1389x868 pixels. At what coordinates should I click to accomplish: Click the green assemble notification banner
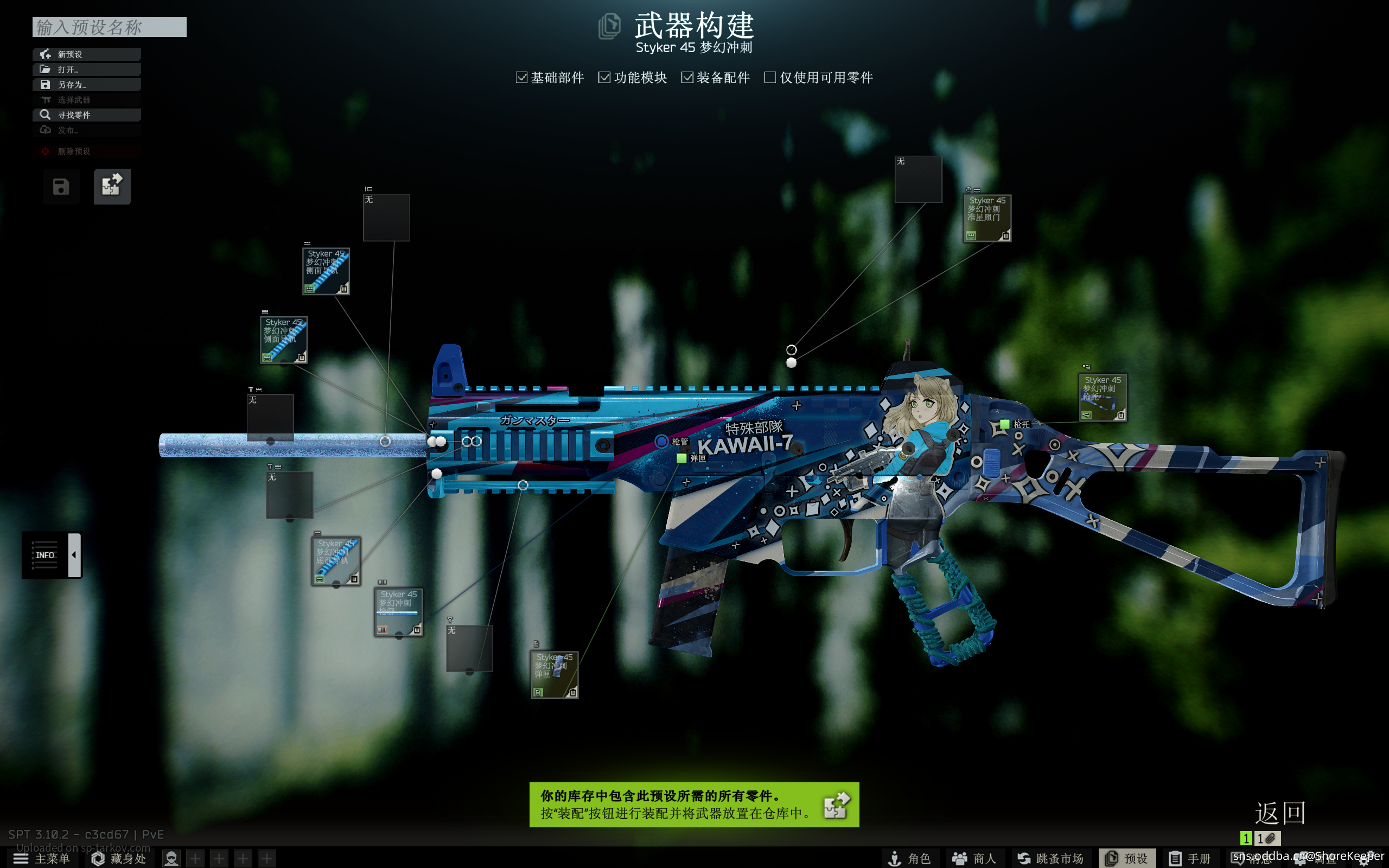coord(693,805)
